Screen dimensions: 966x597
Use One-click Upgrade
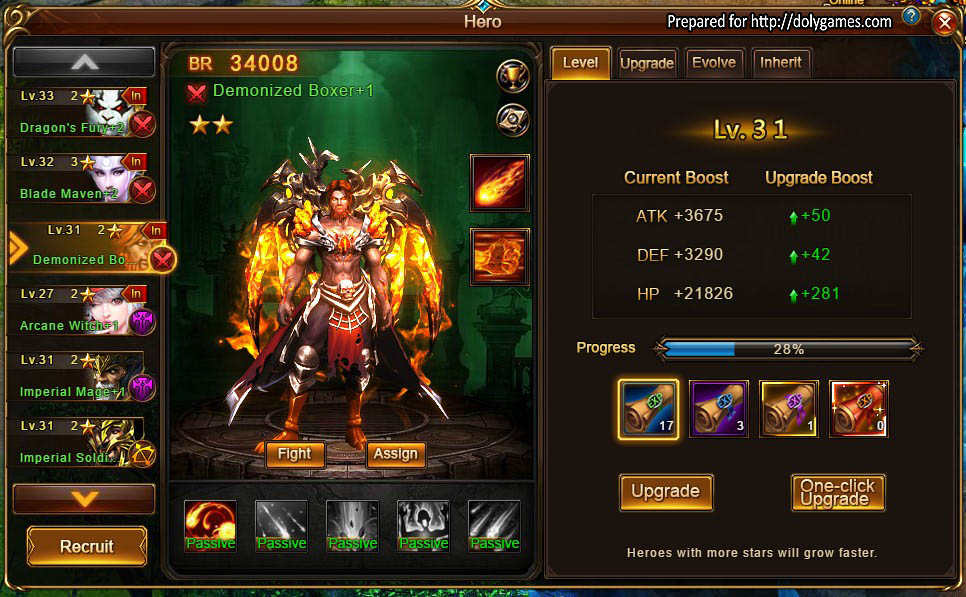click(x=837, y=492)
